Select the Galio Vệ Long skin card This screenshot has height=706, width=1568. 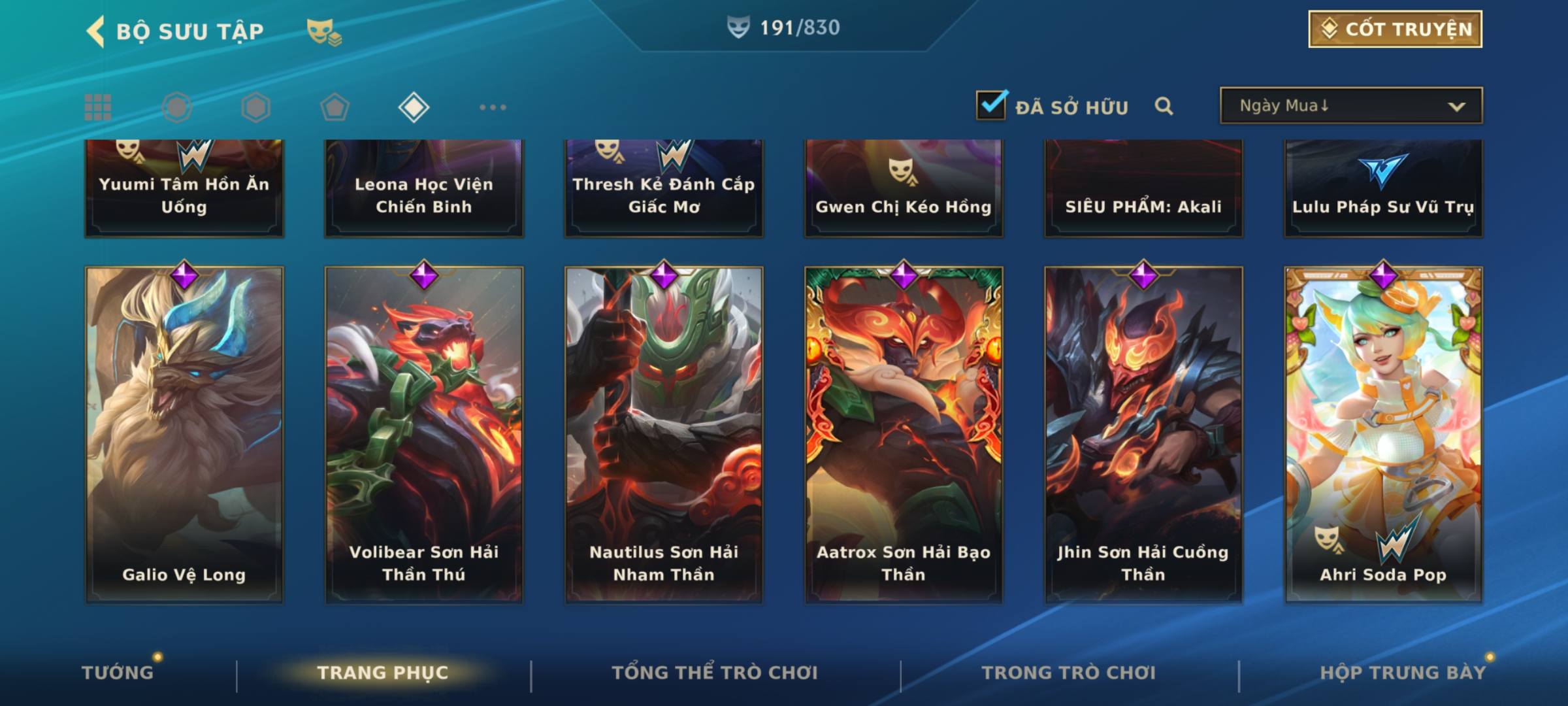tap(184, 435)
